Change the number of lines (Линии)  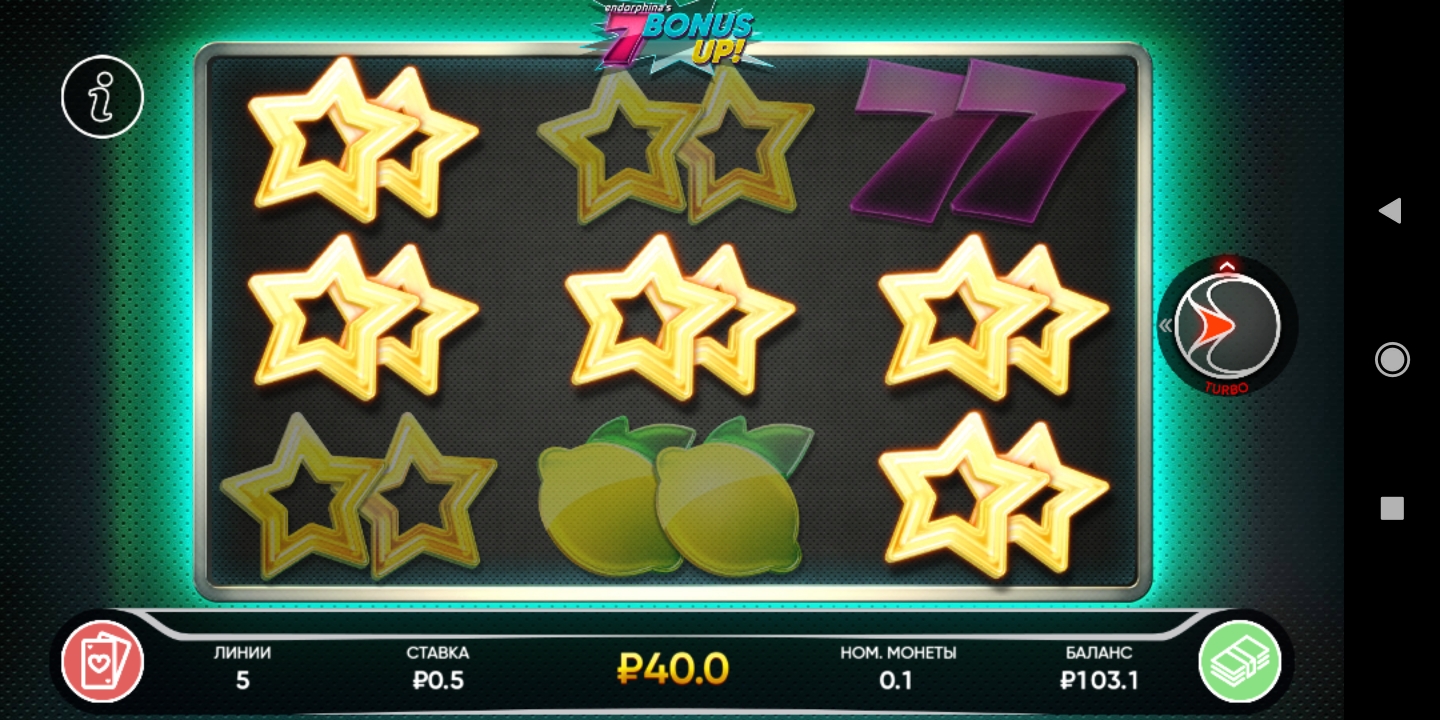point(242,668)
